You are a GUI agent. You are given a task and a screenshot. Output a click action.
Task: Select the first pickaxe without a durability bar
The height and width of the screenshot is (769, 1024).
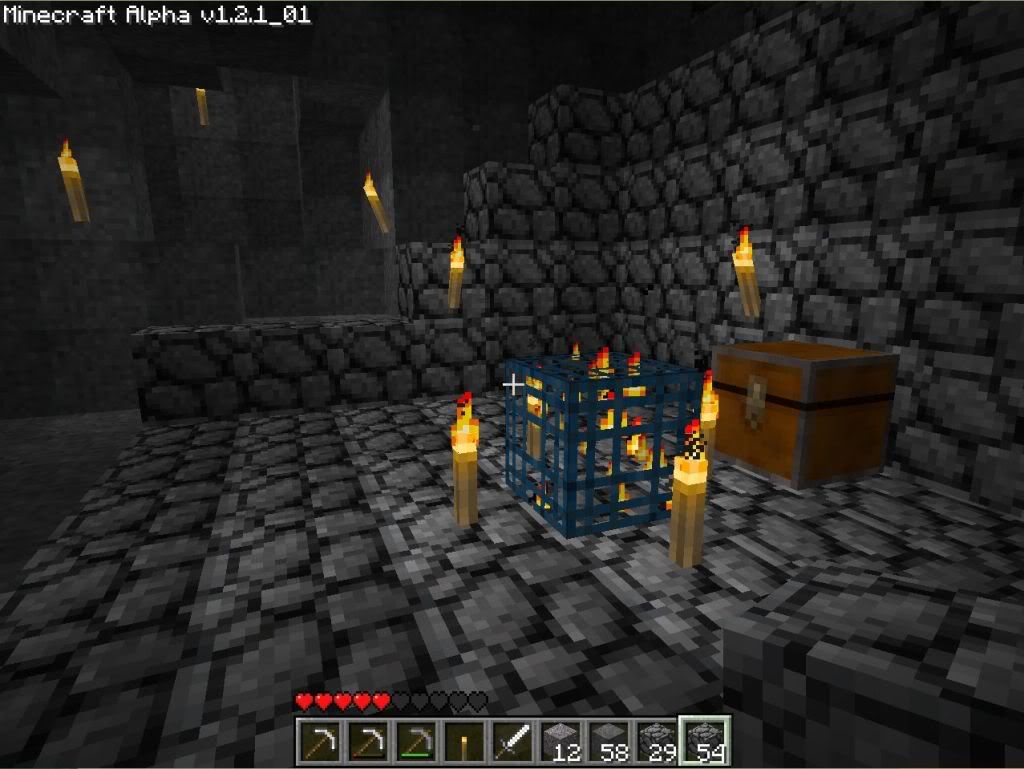(320, 742)
